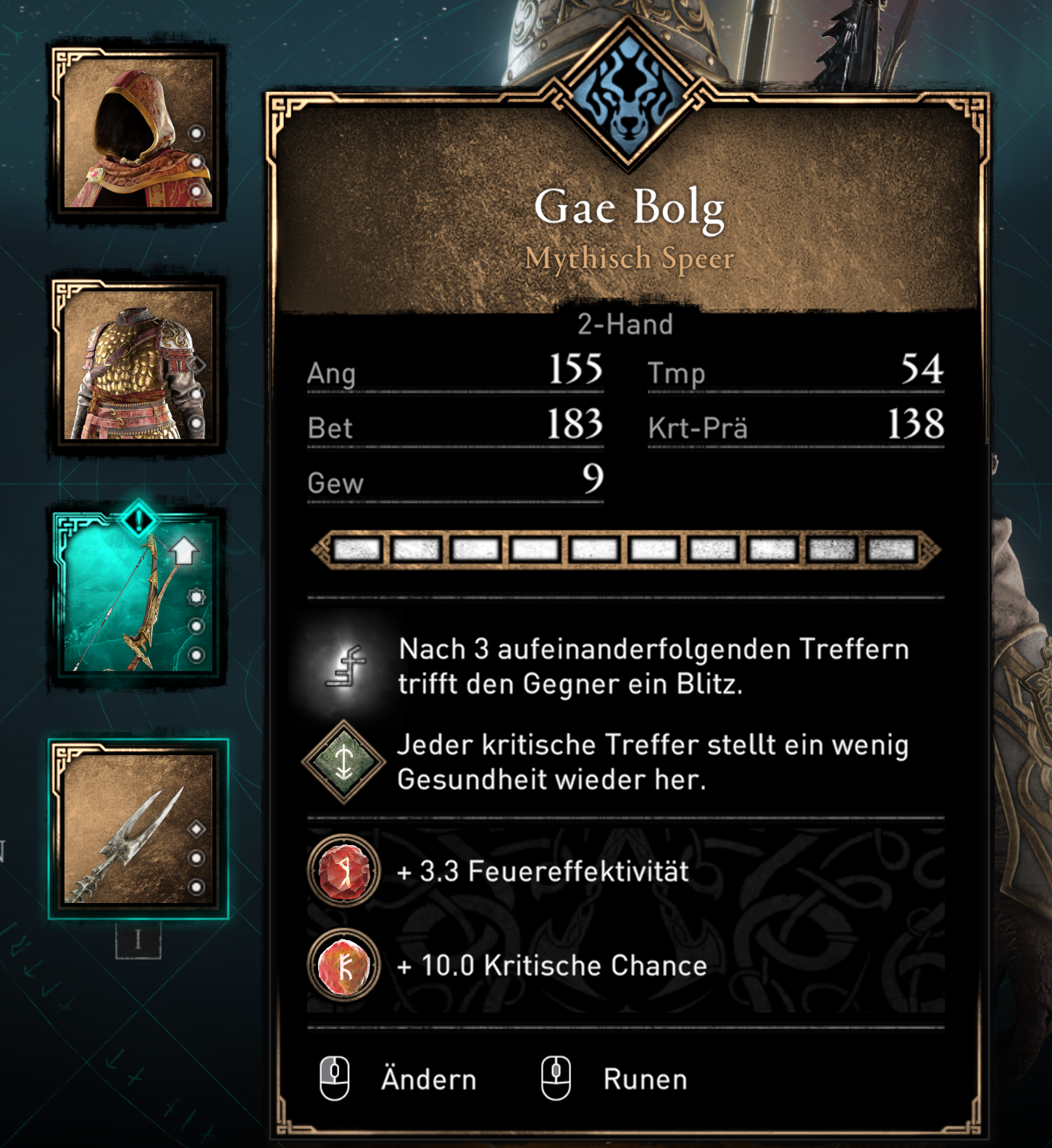1052x1148 pixels.
Task: Select the highlighted bow equipment slot
Action: coord(138,596)
